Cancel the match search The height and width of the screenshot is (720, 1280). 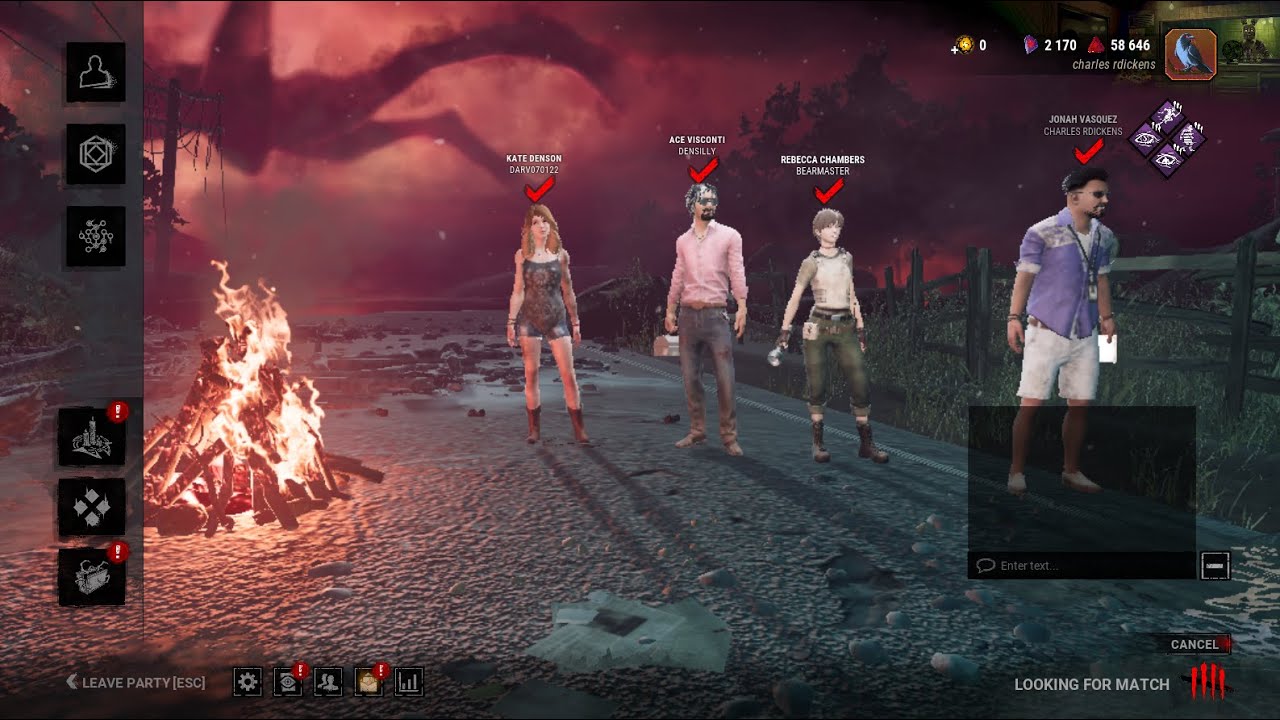[1195, 645]
